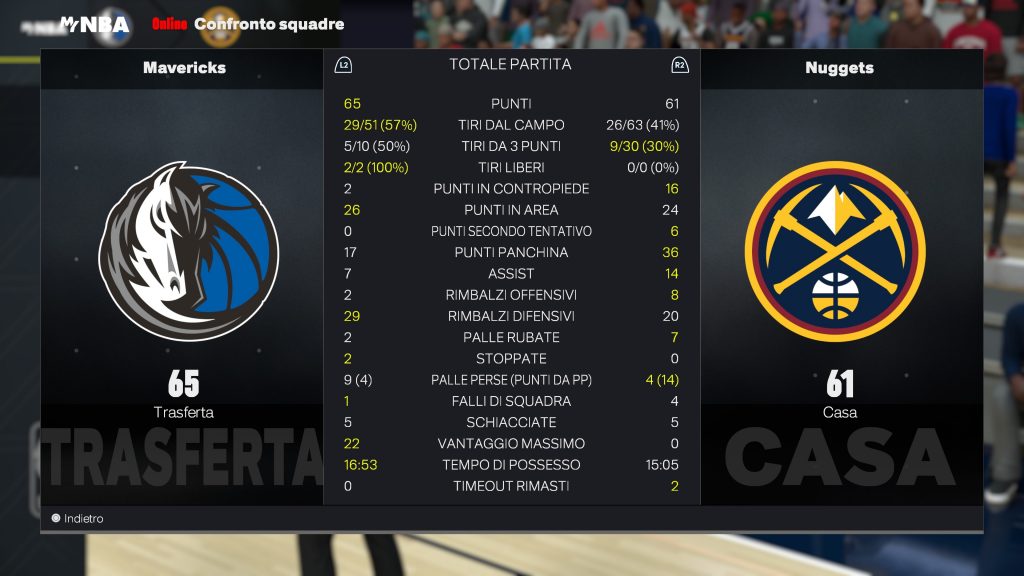Go back with the Indietro button

78,519
